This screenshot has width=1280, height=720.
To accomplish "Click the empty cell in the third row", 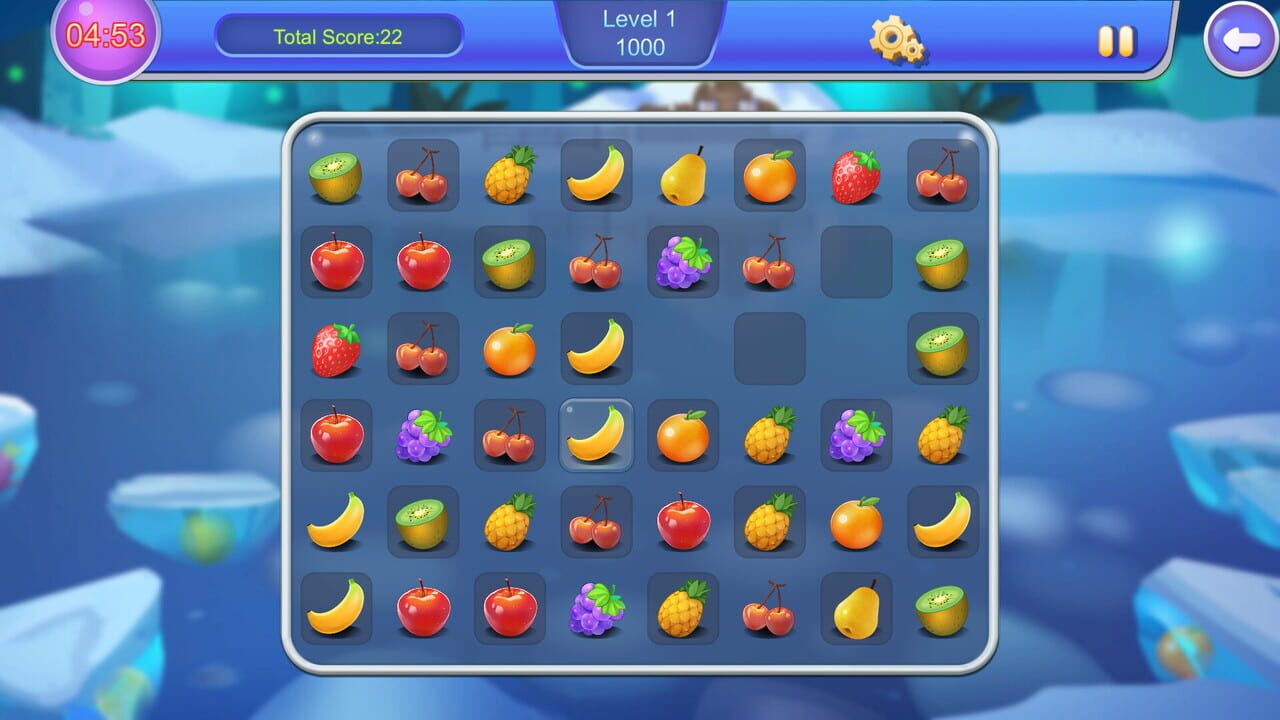I will click(770, 348).
